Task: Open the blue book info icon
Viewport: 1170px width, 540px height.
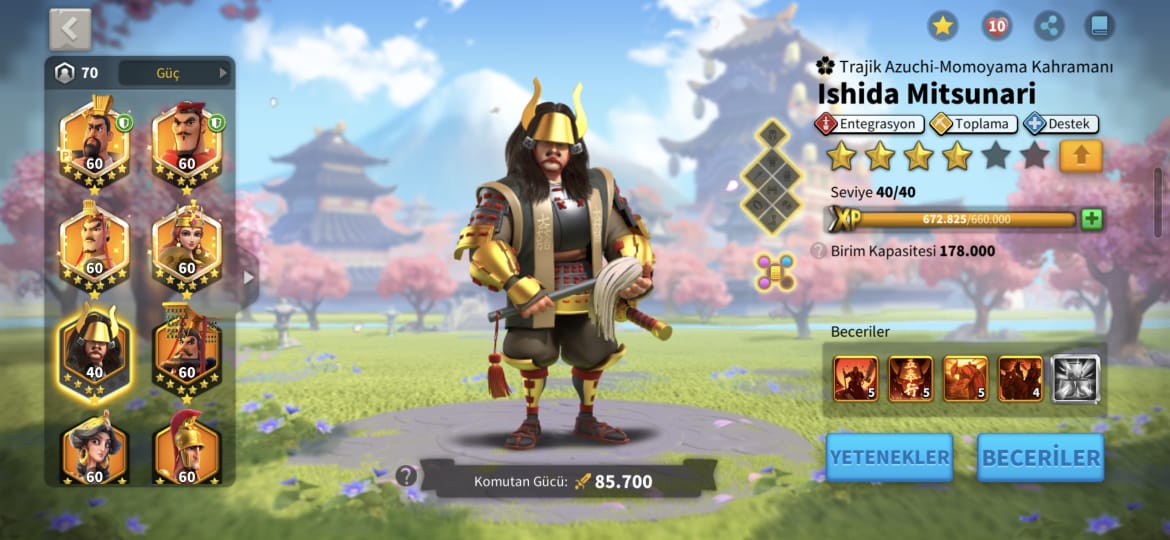Action: click(x=1100, y=26)
